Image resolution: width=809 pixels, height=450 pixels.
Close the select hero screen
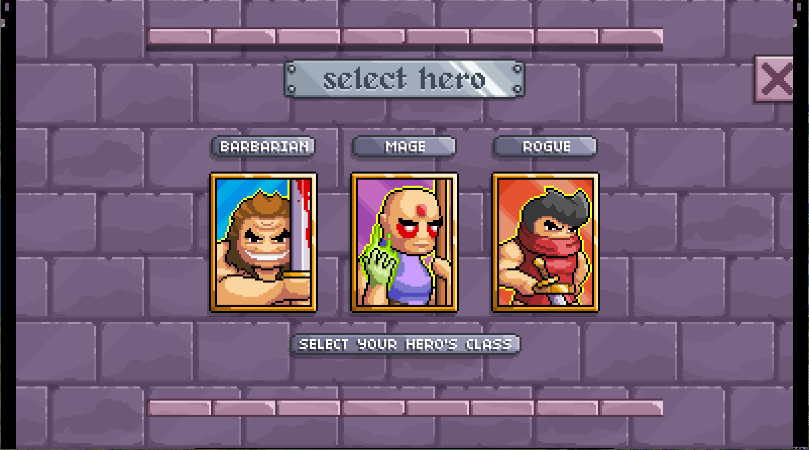pos(777,79)
